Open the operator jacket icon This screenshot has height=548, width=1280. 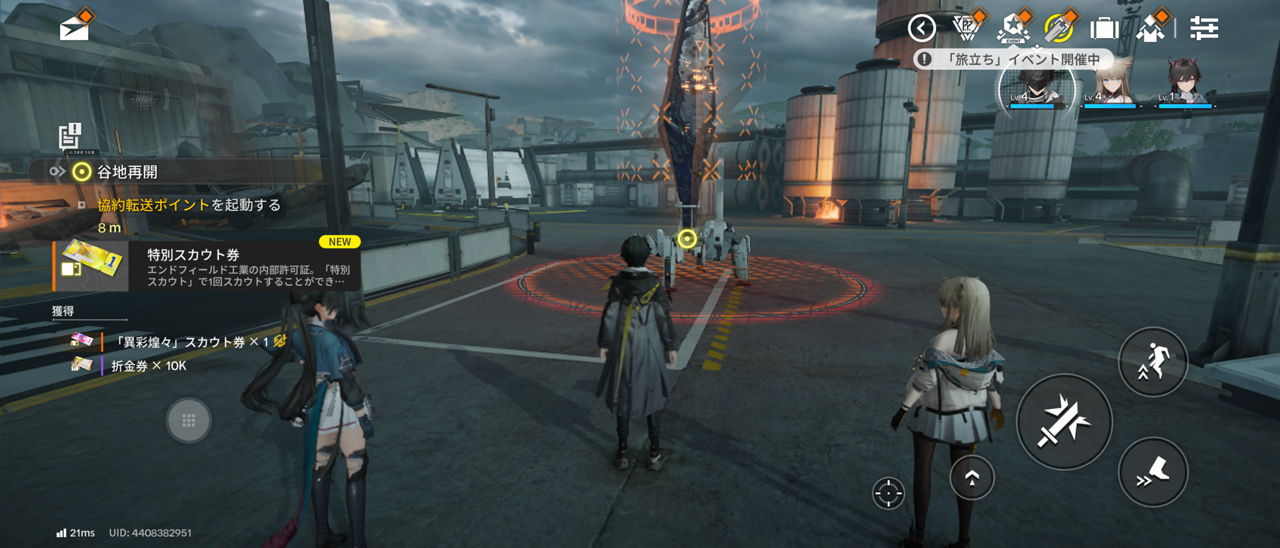click(1151, 28)
